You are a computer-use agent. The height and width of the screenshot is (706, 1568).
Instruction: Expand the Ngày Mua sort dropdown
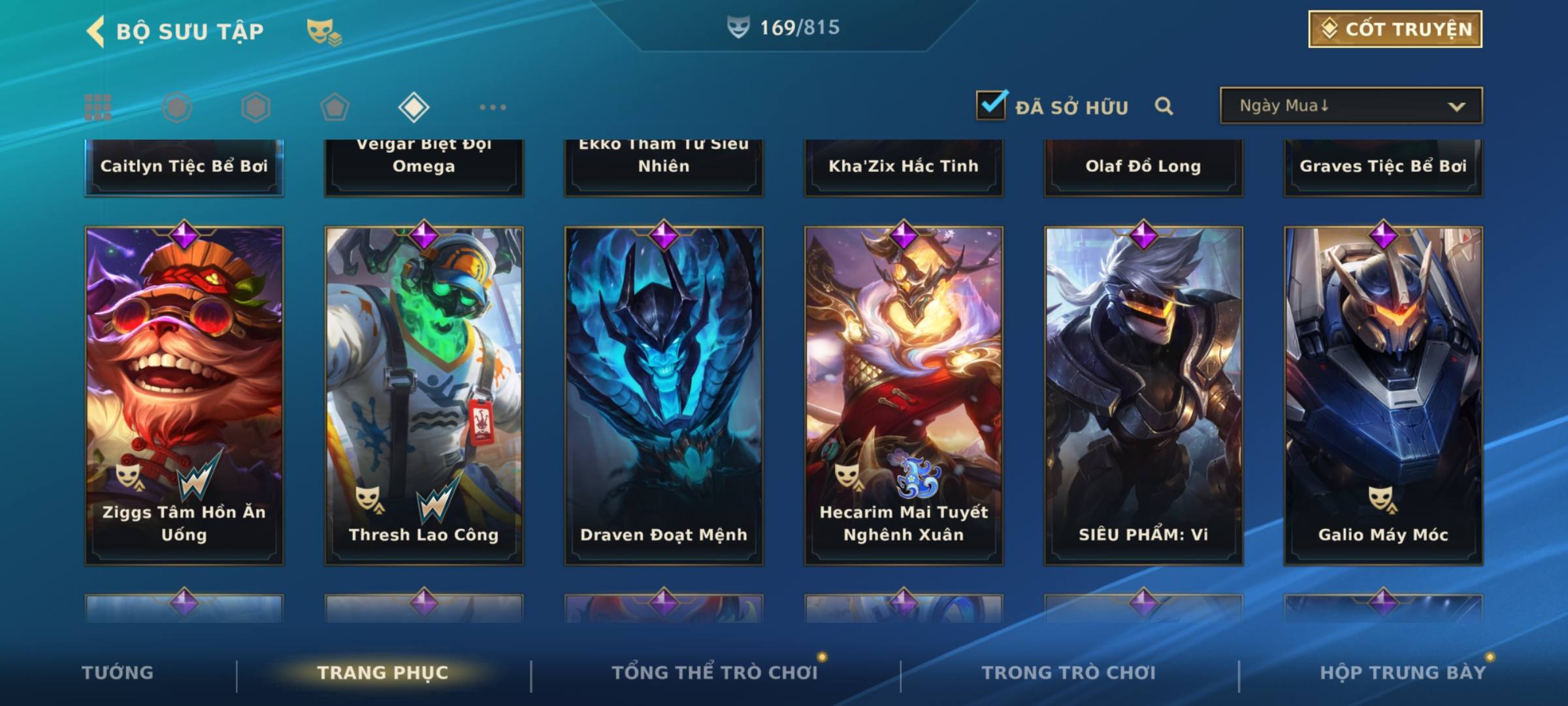click(1351, 106)
